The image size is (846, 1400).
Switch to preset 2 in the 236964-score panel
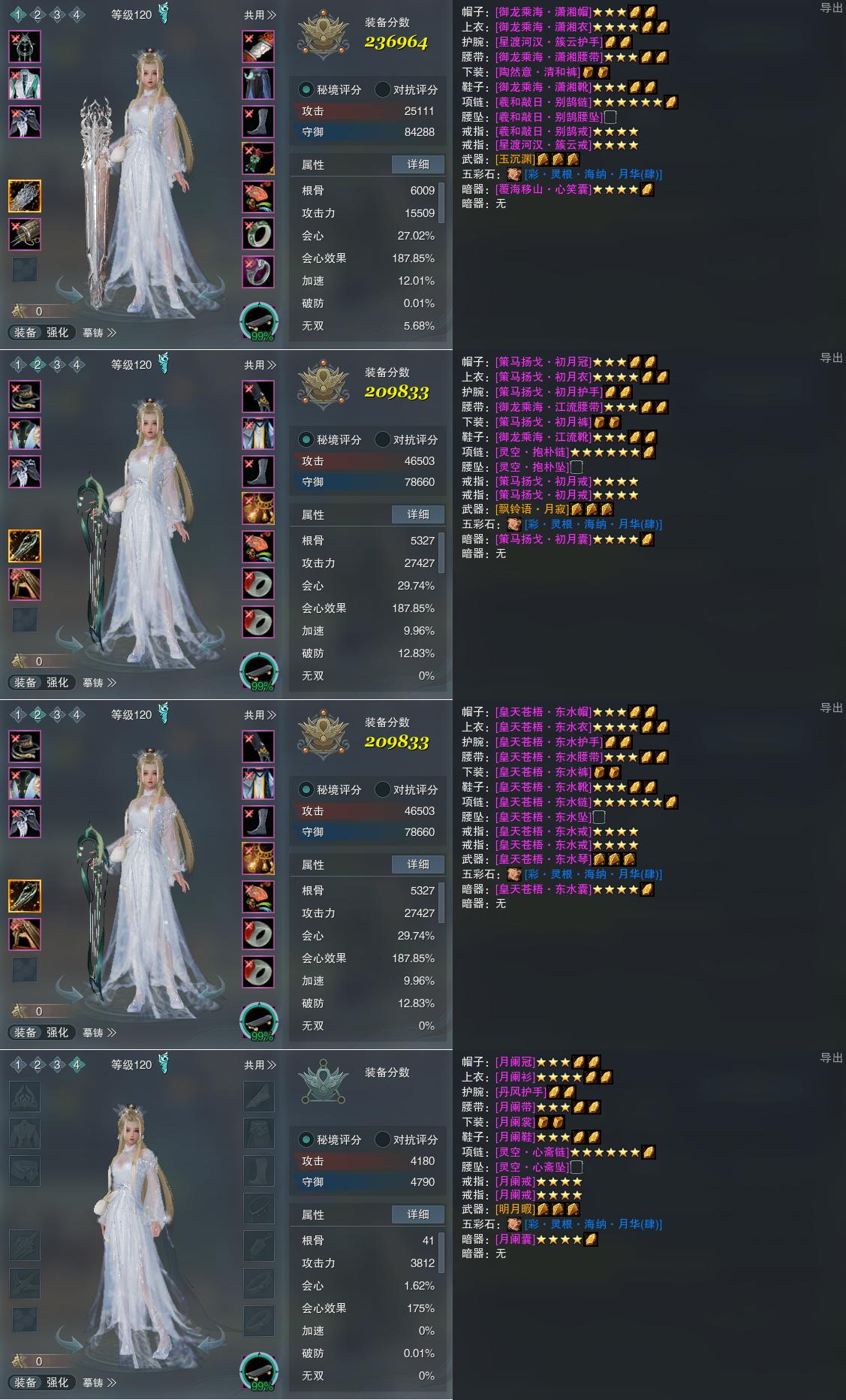[38, 15]
